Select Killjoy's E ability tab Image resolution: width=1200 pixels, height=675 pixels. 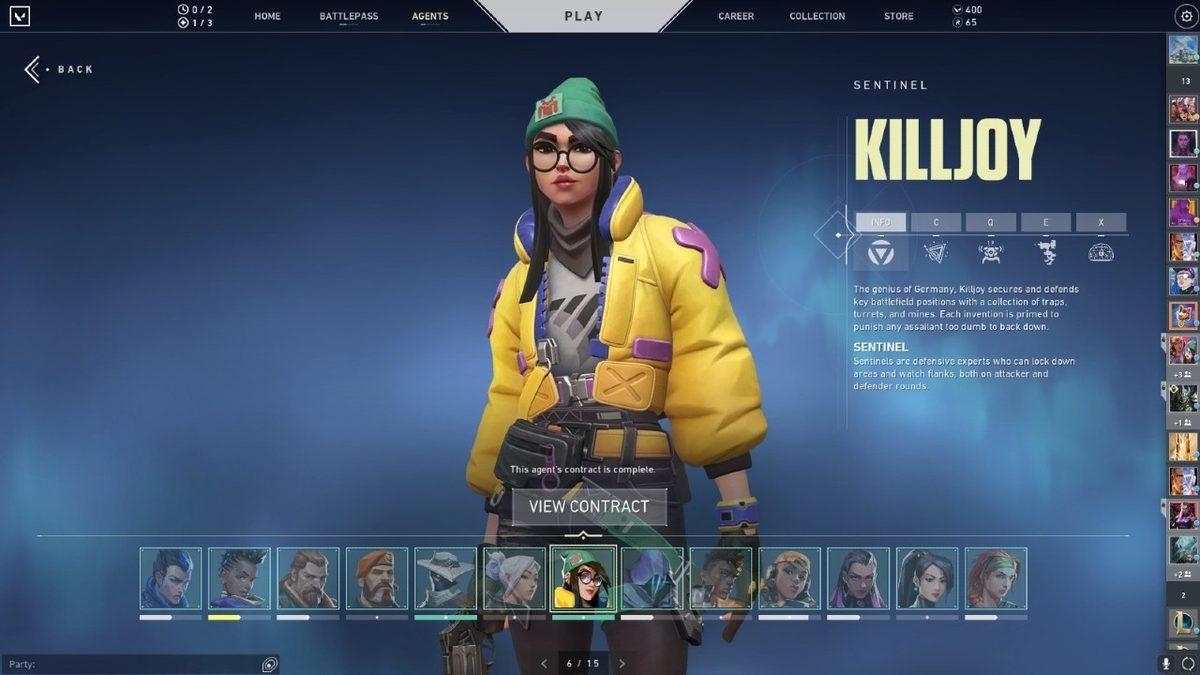coord(1046,223)
